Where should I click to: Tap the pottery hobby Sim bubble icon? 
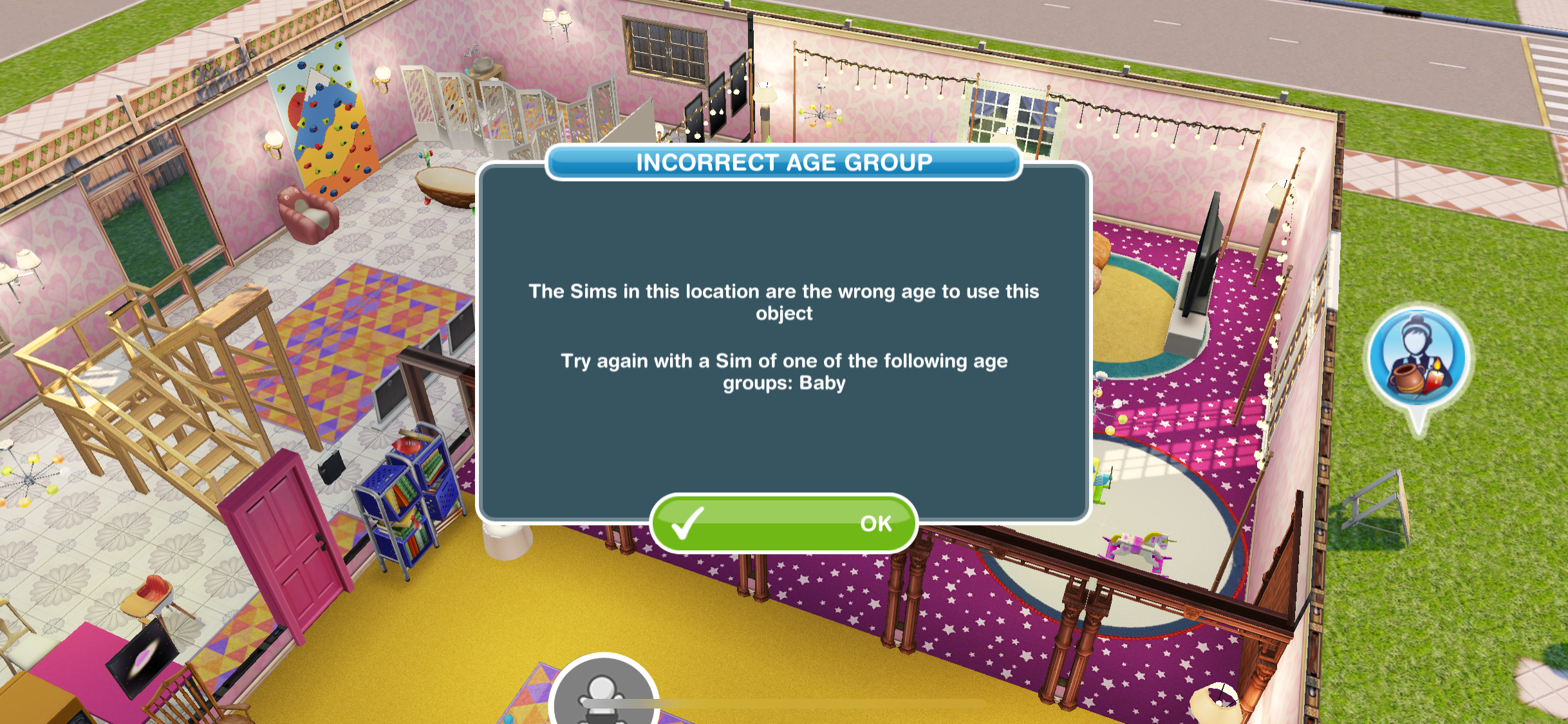coord(1417,358)
